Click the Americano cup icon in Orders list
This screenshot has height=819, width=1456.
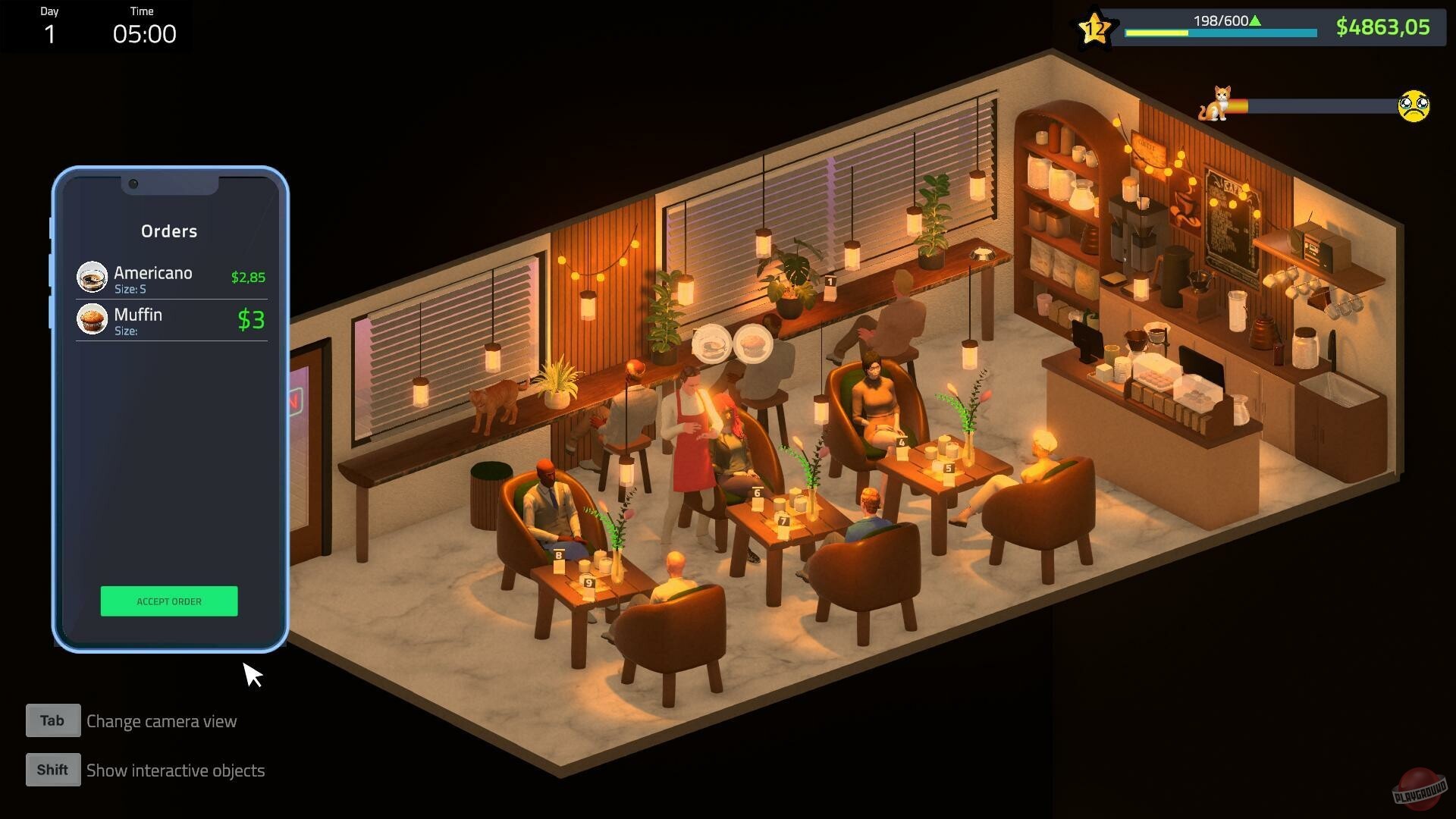pos(92,276)
